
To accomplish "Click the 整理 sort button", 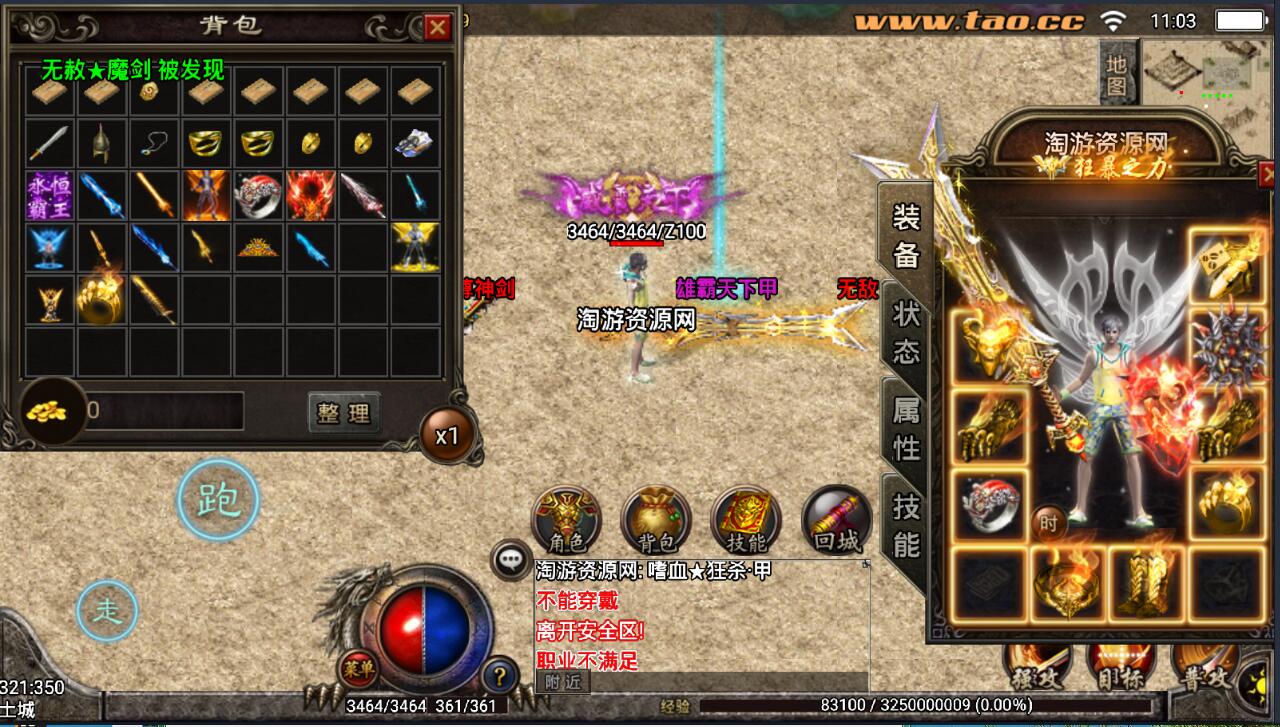I will (x=343, y=413).
